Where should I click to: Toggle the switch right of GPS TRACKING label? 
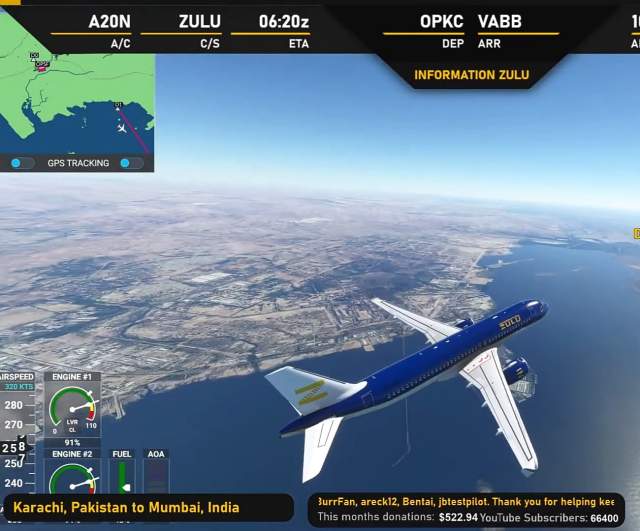coord(131,163)
